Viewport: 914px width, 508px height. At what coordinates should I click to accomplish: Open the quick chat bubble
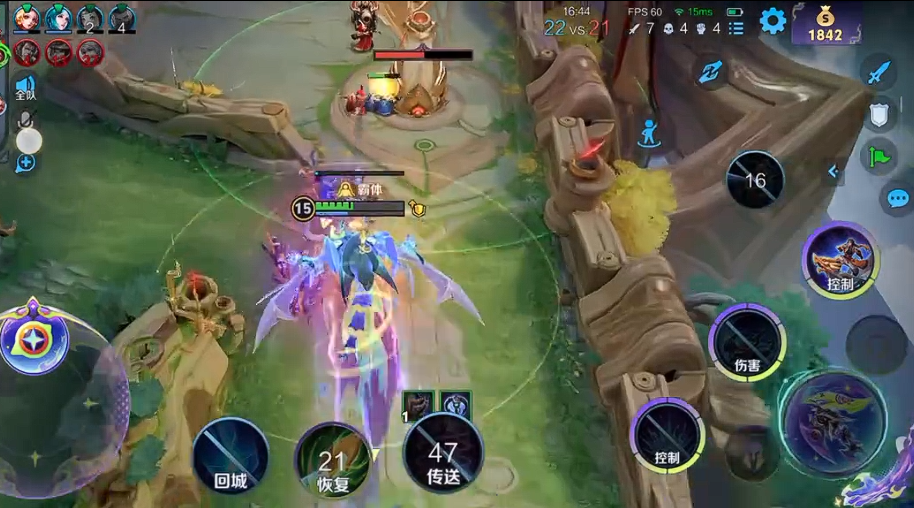tap(897, 198)
